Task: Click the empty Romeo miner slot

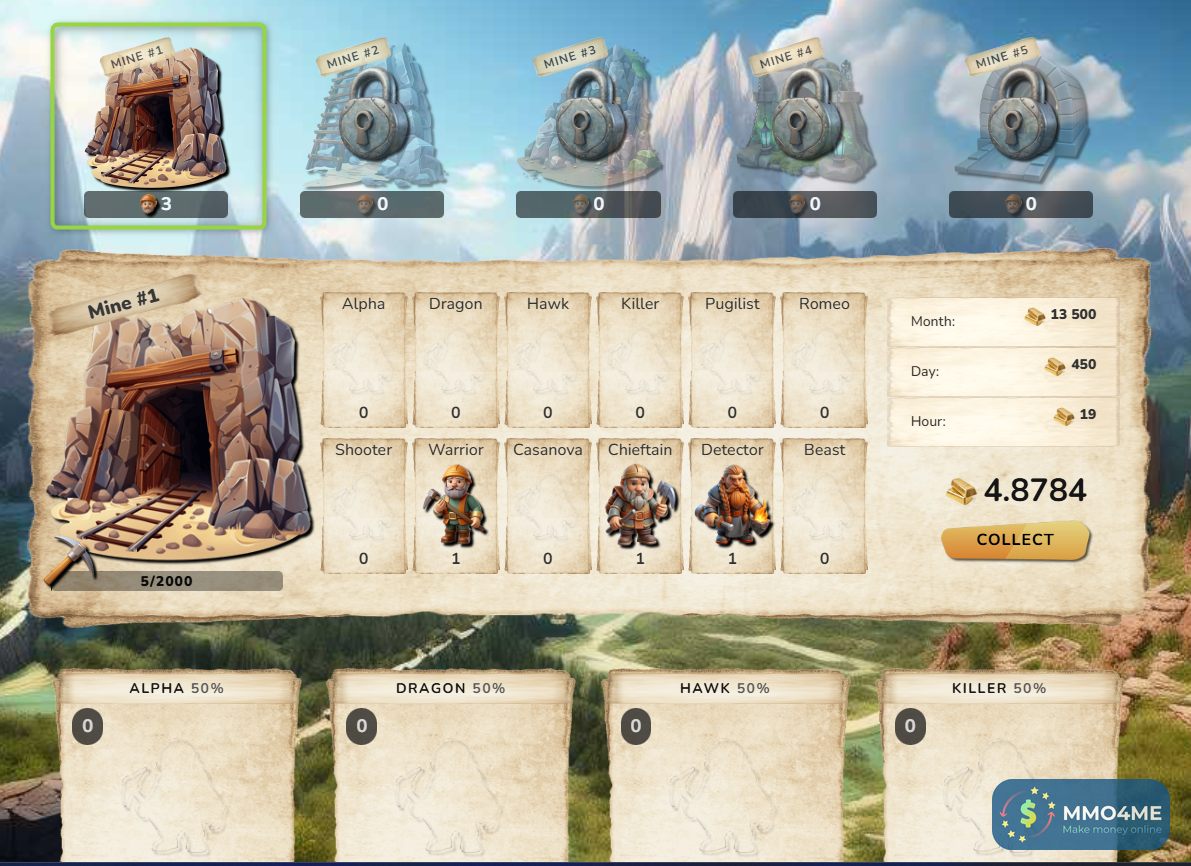Action: (824, 360)
